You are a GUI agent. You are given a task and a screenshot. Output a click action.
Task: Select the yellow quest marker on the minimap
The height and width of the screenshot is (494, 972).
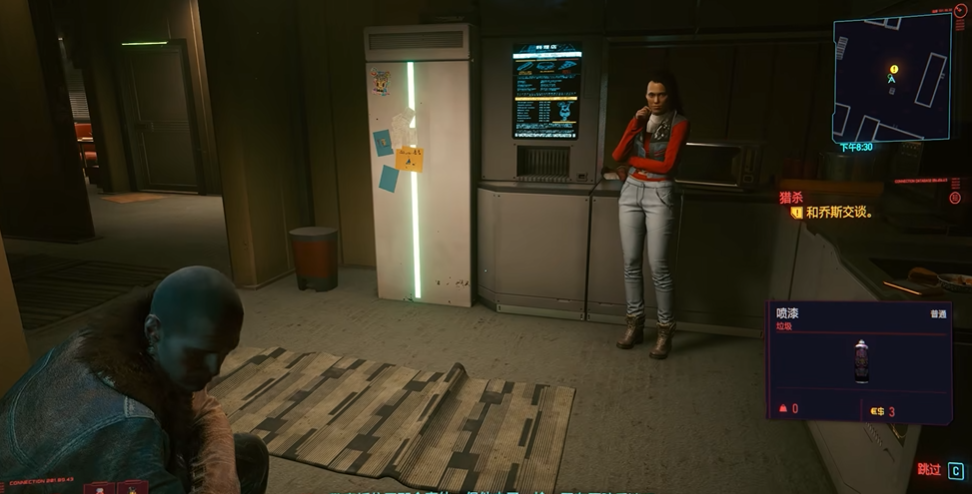[894, 69]
